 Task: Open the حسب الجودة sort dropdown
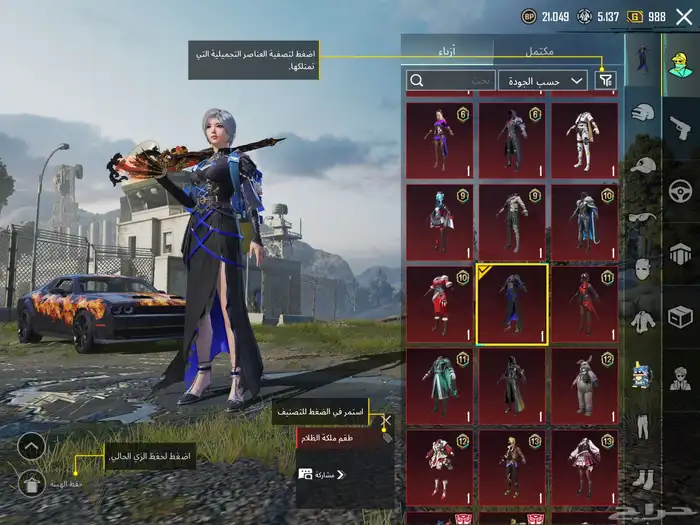click(543, 80)
